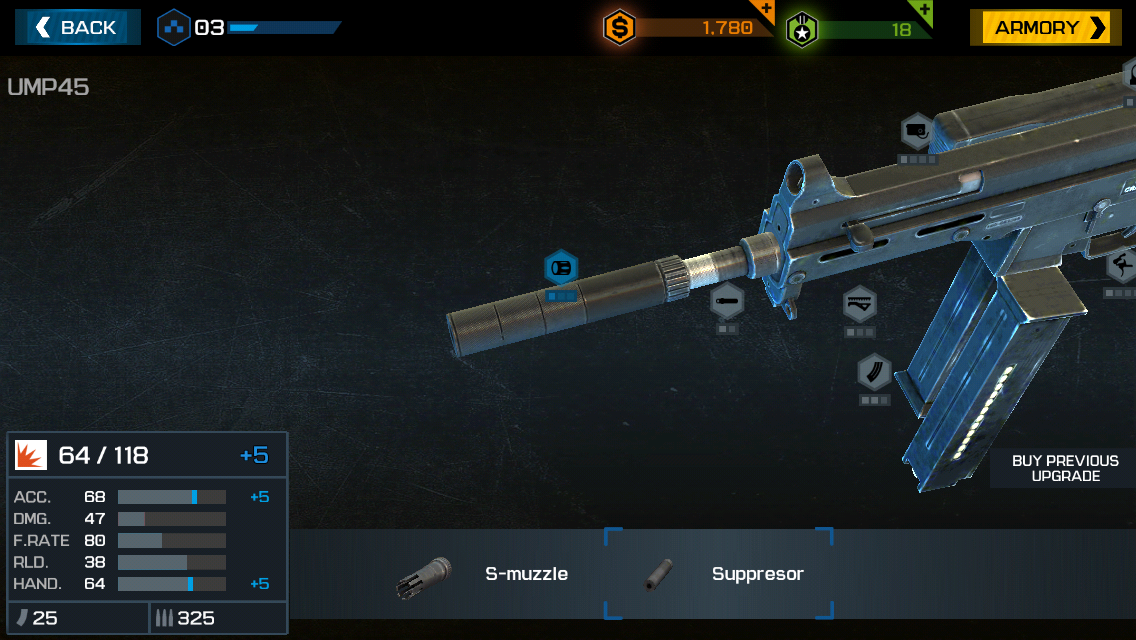
Task: Go back with the BACK button
Action: coord(77,28)
